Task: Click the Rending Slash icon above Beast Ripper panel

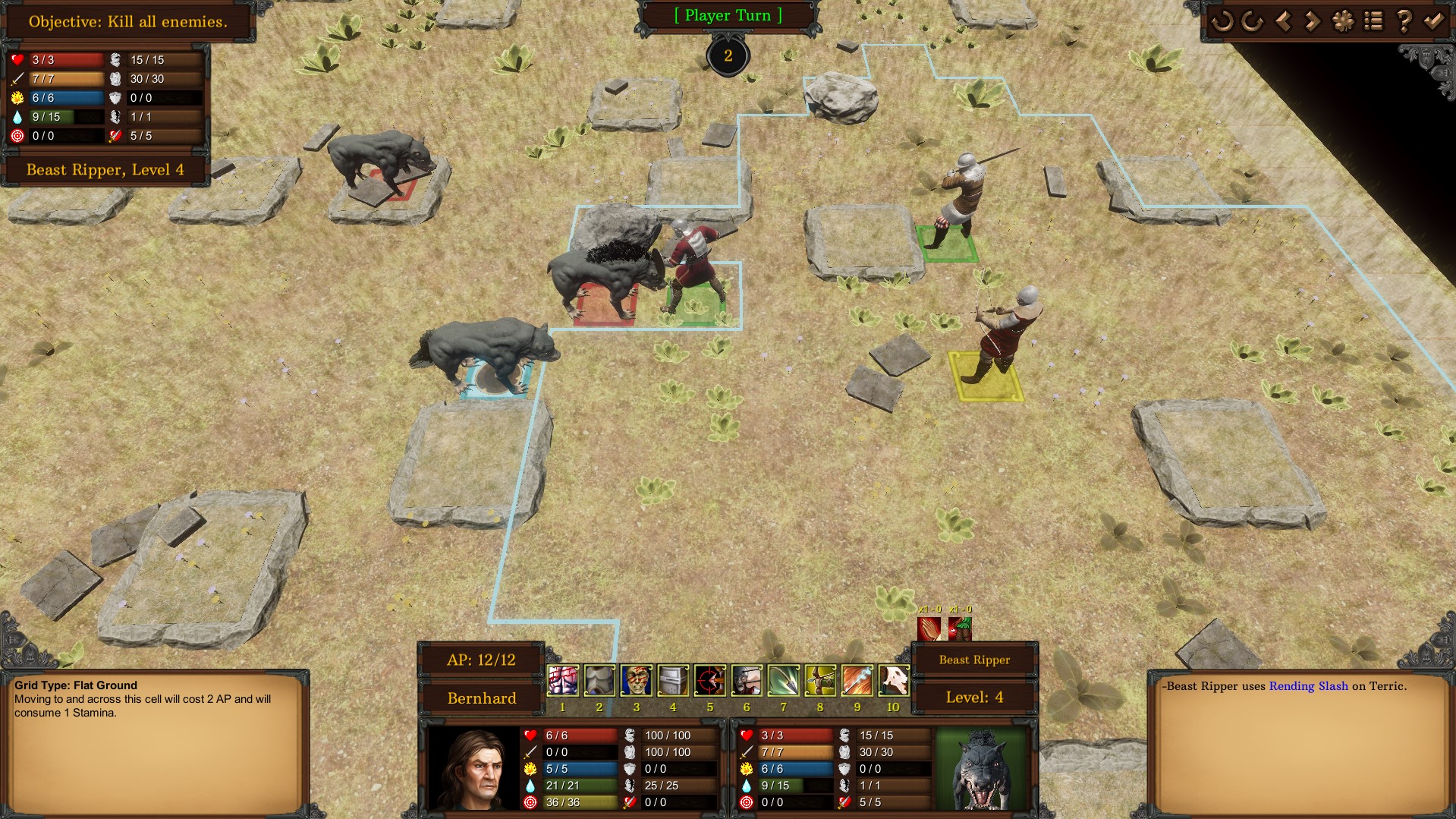Action: pyautogui.click(x=961, y=629)
